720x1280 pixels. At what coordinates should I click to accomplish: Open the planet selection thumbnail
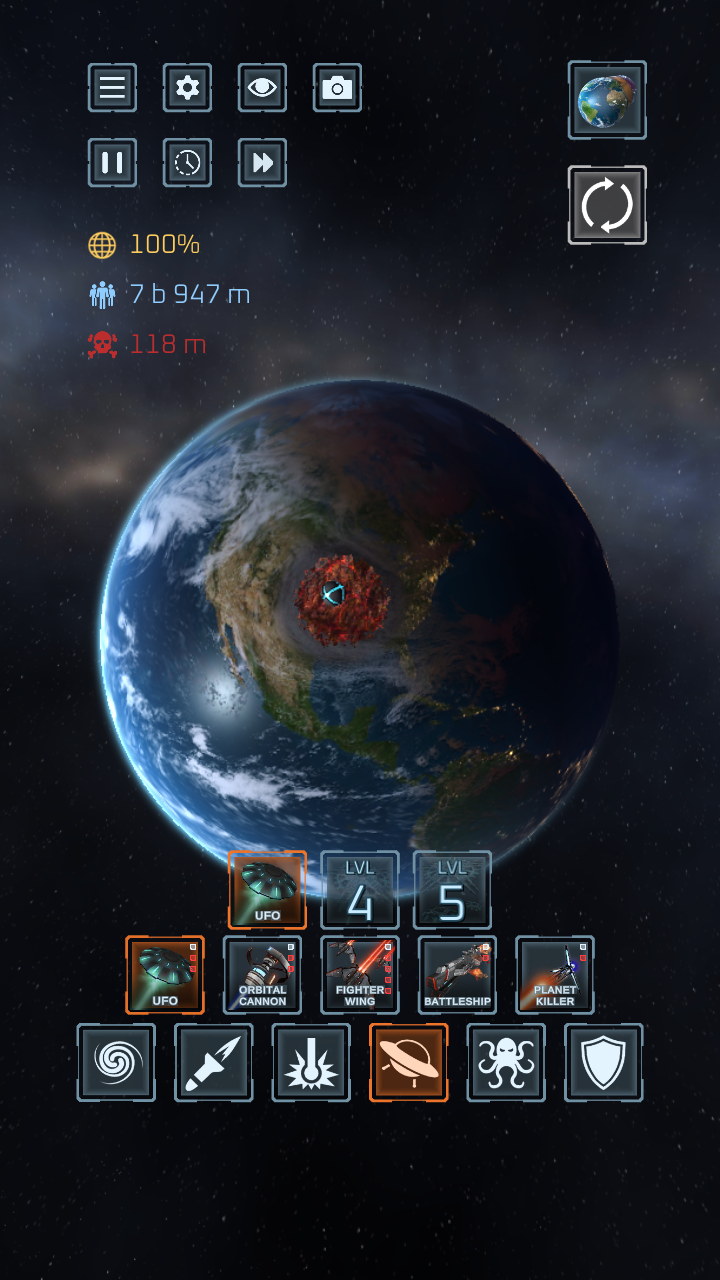[607, 100]
